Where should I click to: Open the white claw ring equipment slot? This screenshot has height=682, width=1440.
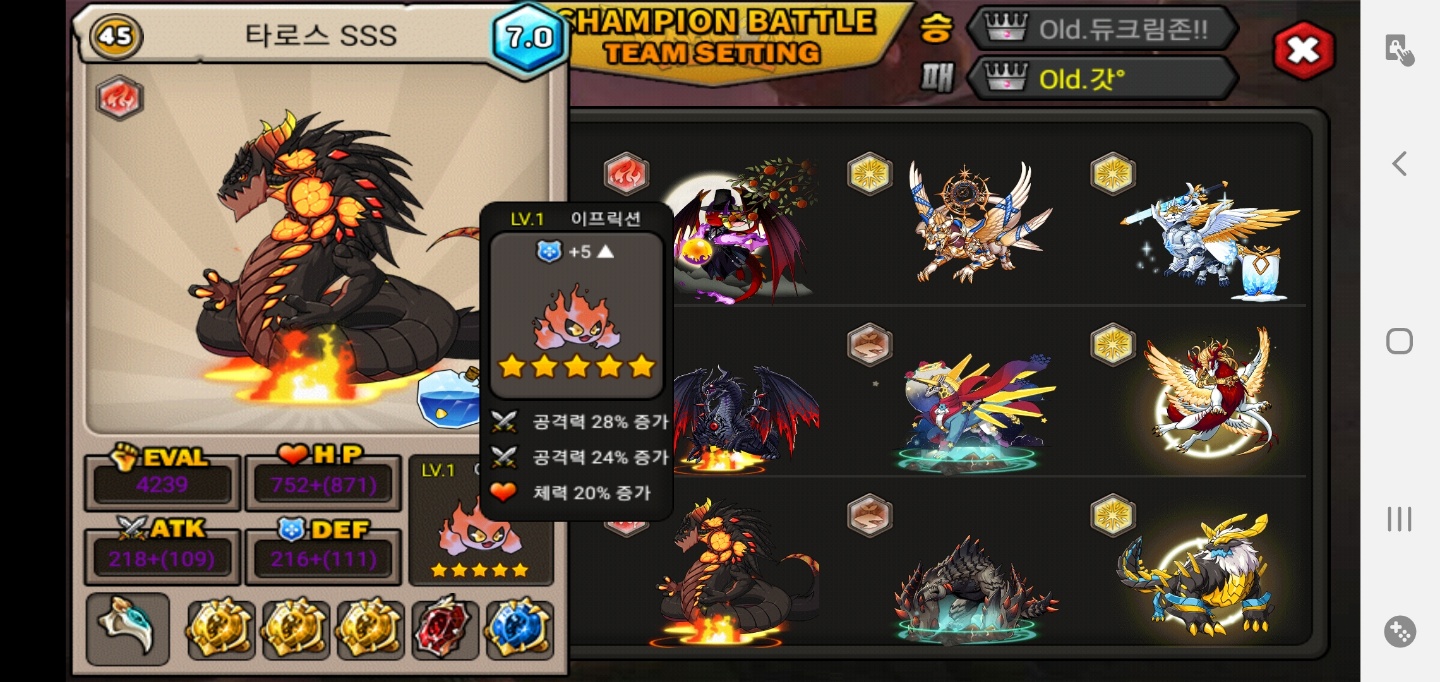[x=127, y=629]
